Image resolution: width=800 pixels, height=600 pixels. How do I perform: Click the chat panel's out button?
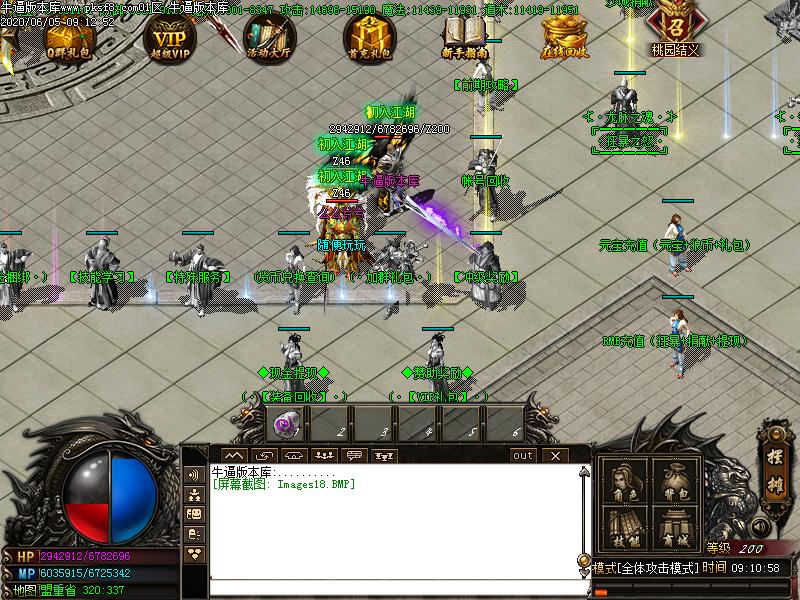[523, 455]
